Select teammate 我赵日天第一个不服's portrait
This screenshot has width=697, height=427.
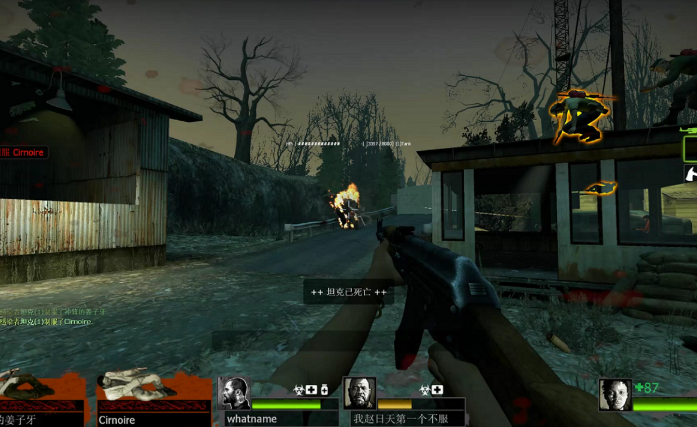[x=359, y=393]
